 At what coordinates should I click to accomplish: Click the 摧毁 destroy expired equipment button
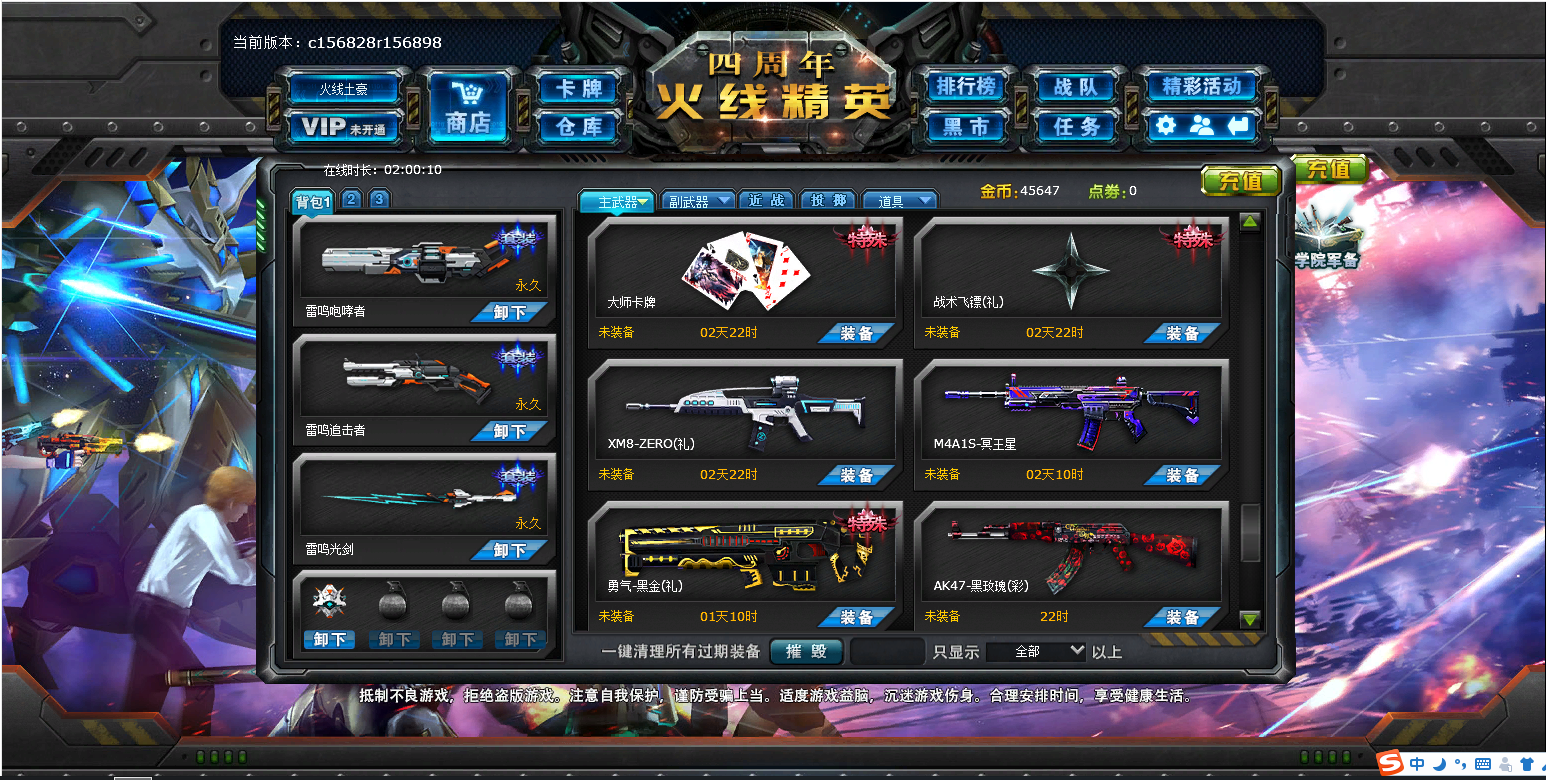pos(806,651)
